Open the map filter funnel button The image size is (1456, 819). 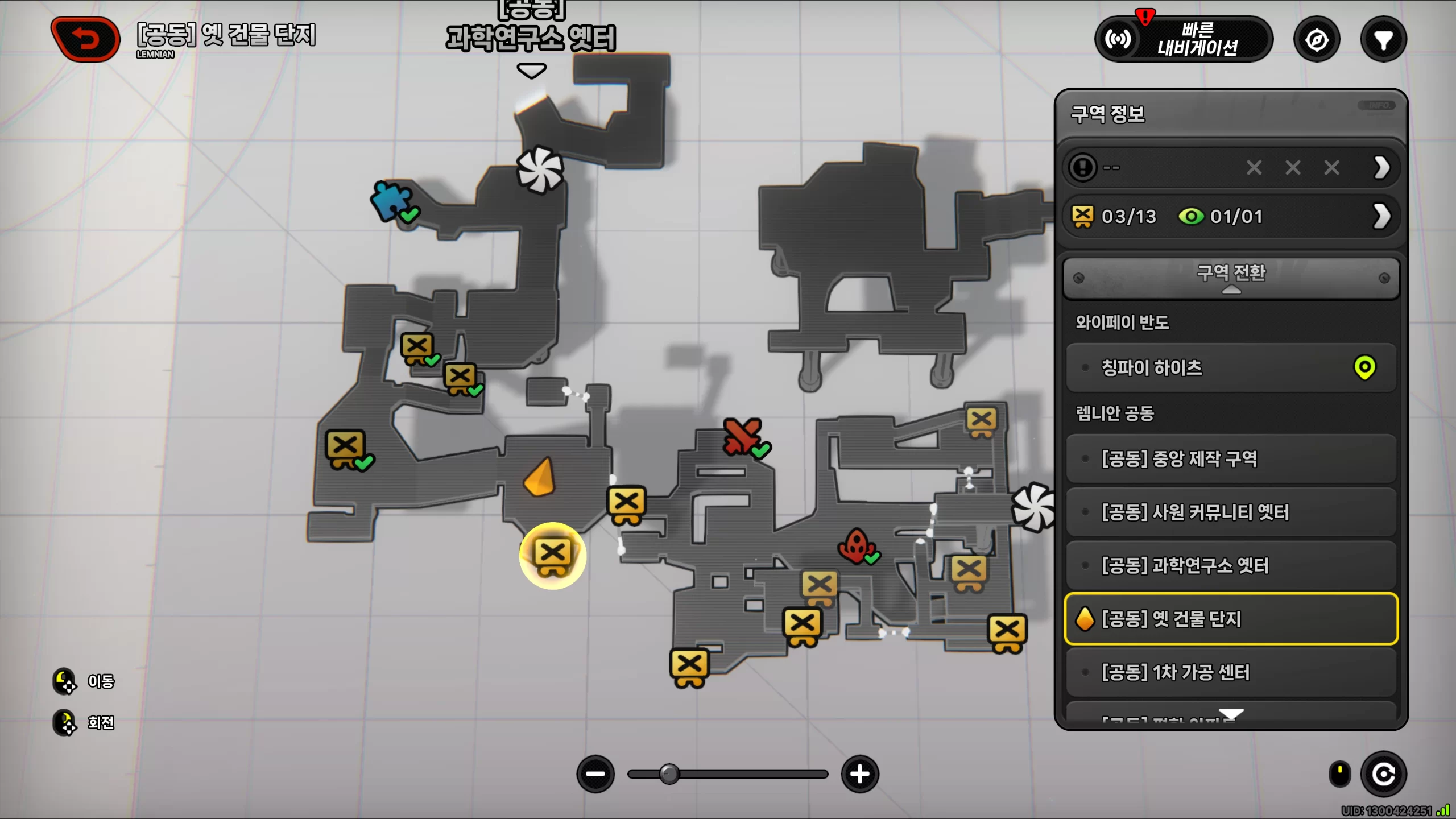(1383, 40)
